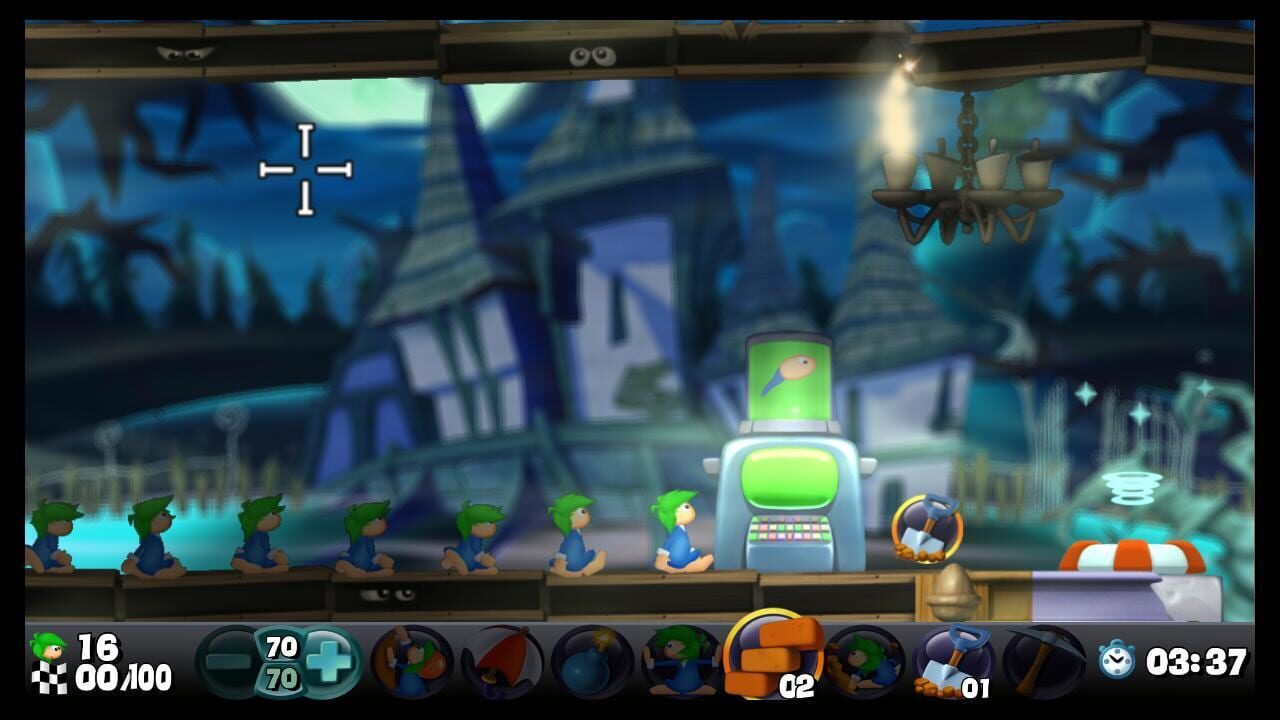
Task: Click the 70/70 release rate counter
Action: 280,661
